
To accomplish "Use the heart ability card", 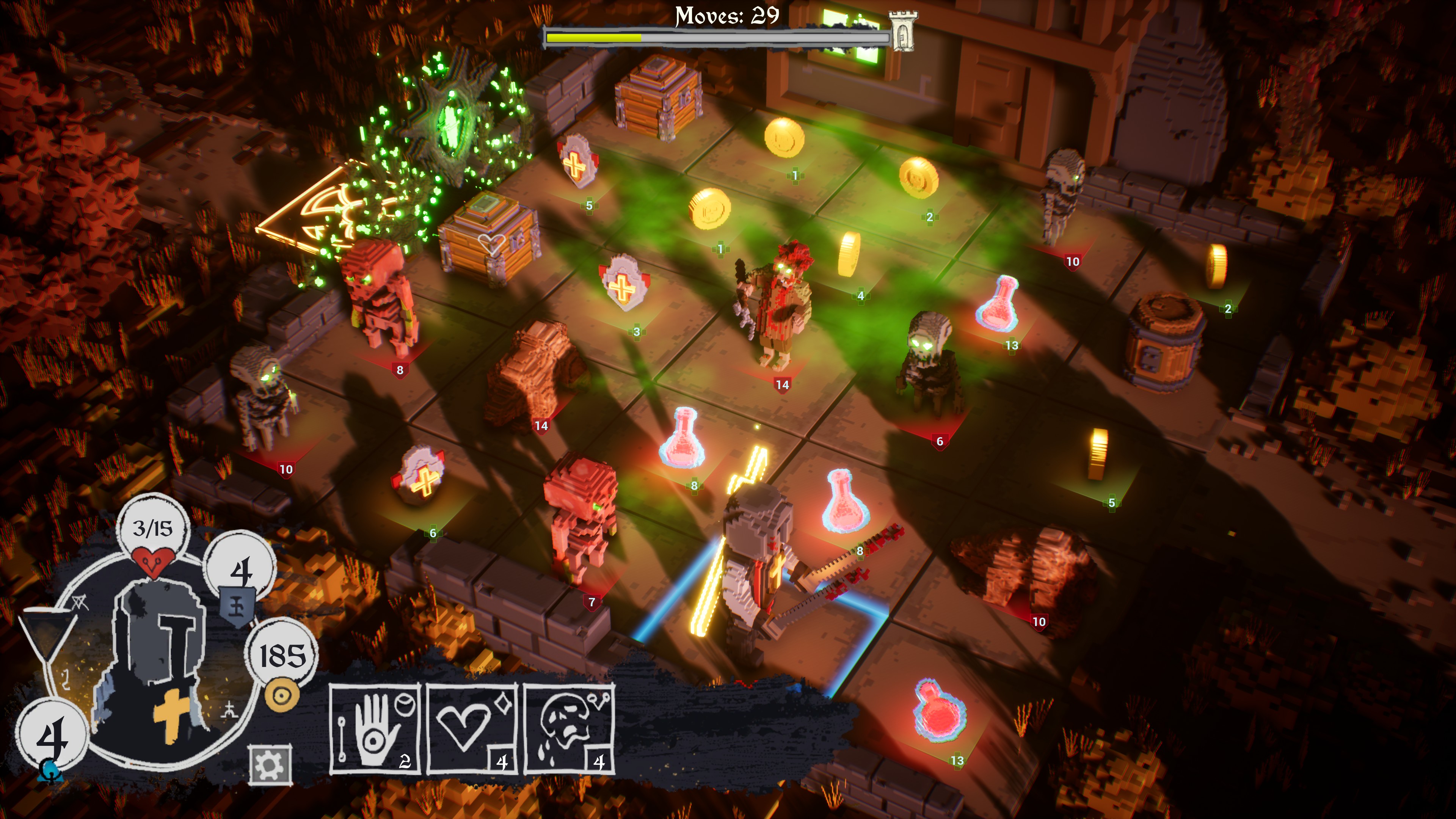I will point(472,729).
